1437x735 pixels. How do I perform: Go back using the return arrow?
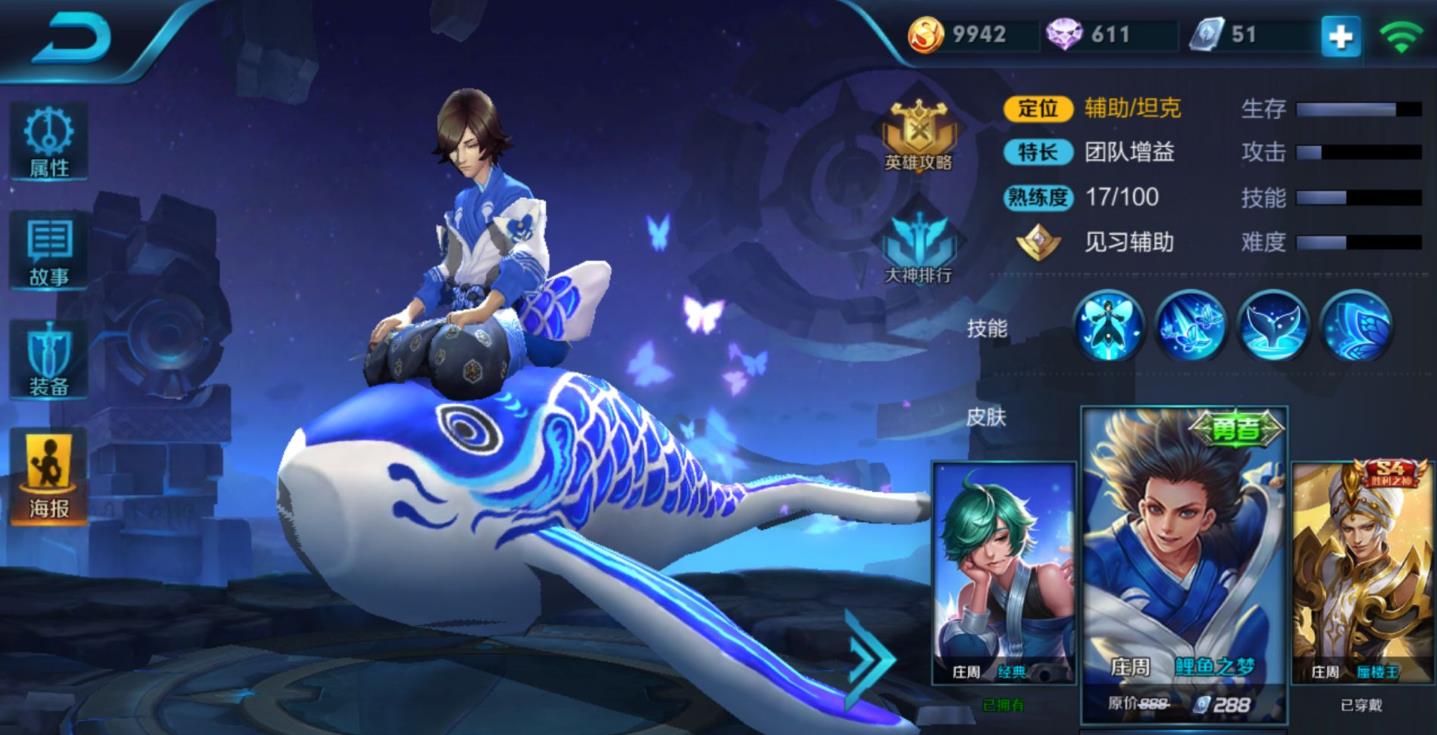tap(70, 39)
